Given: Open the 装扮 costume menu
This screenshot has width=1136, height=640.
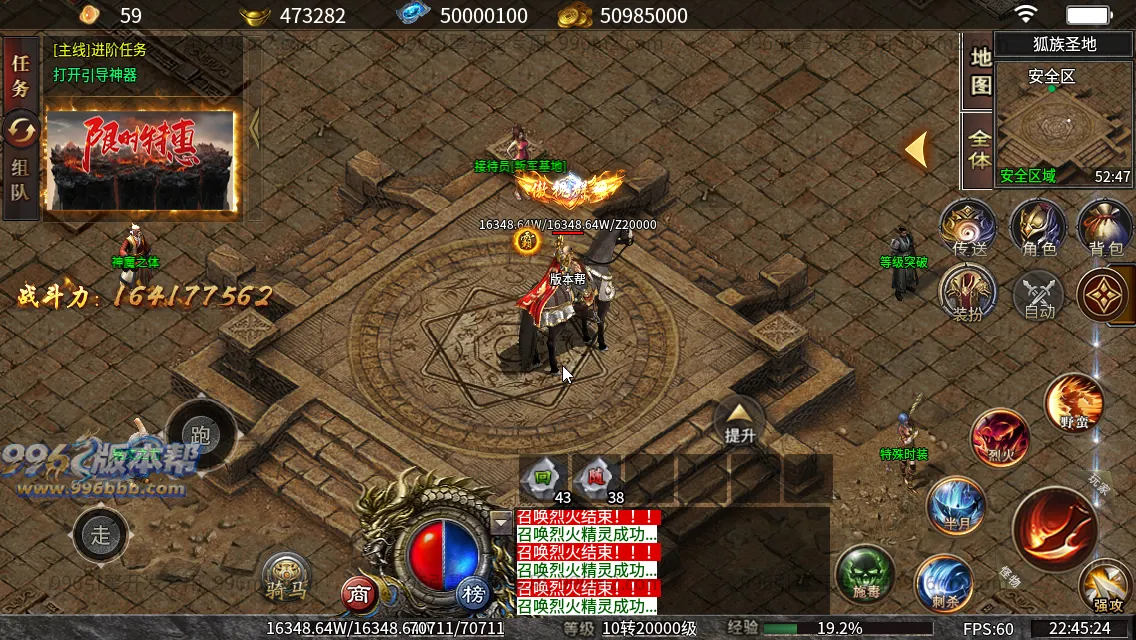Looking at the screenshot, I should point(968,294).
